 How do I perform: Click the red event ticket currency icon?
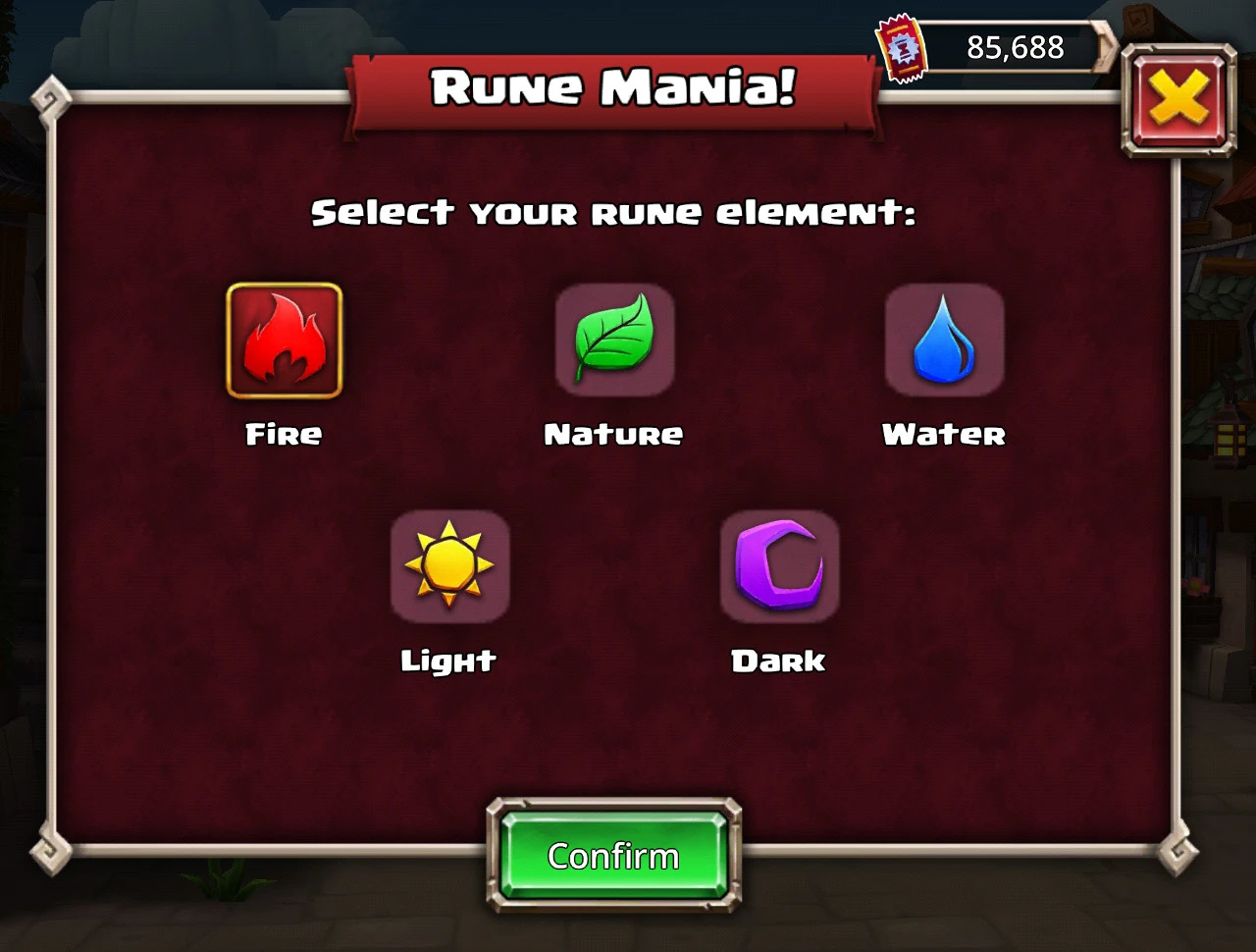click(901, 47)
